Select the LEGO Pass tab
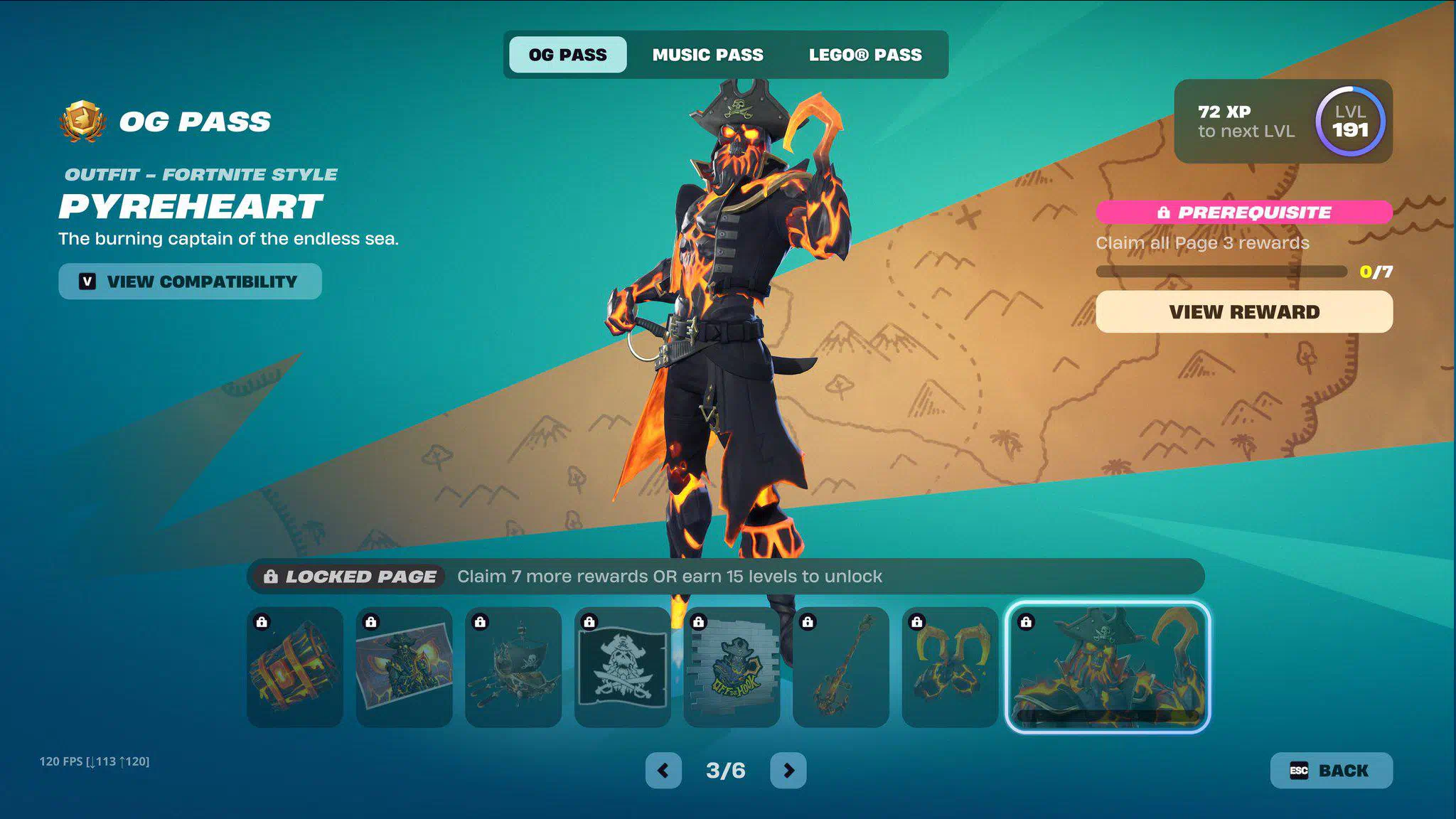 click(864, 55)
